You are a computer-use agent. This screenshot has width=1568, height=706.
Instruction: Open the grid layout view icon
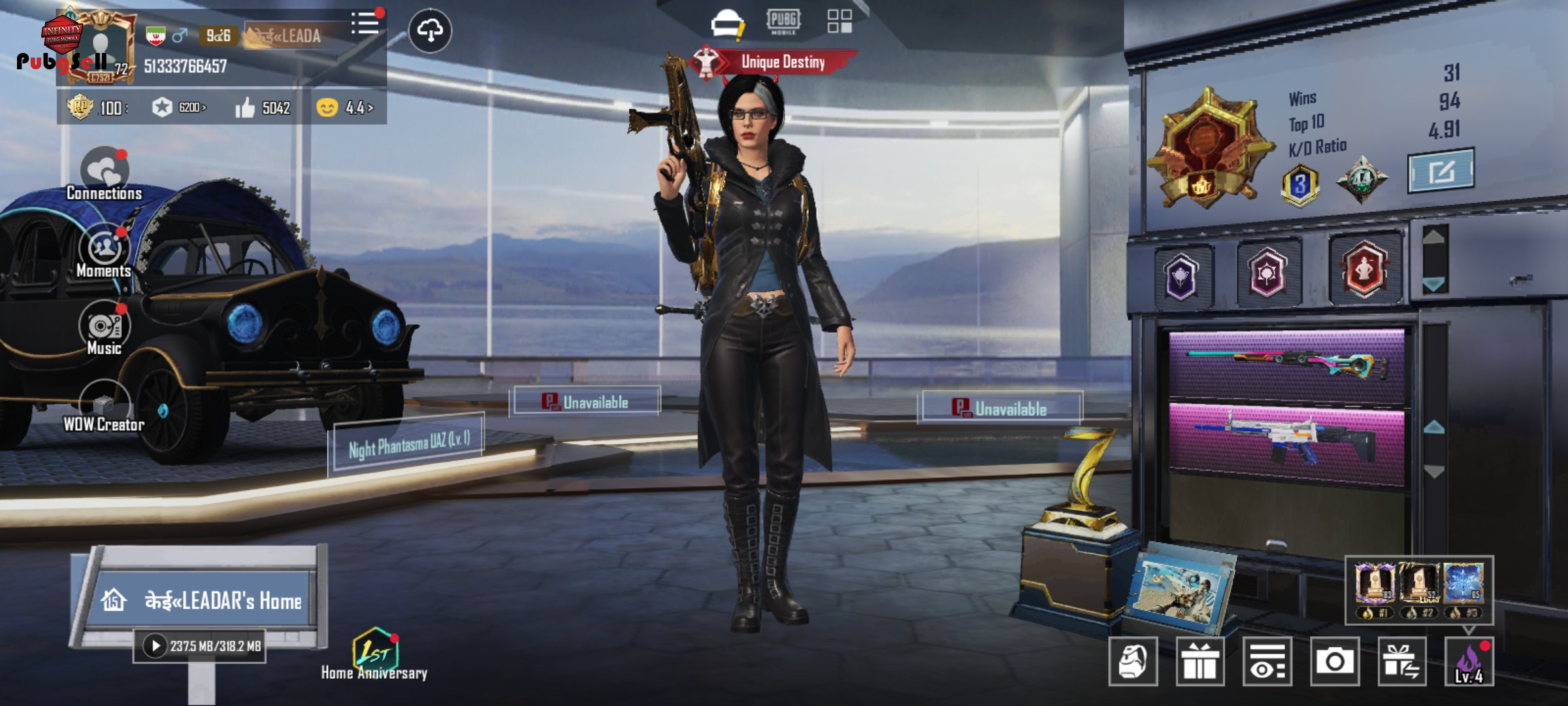click(840, 21)
